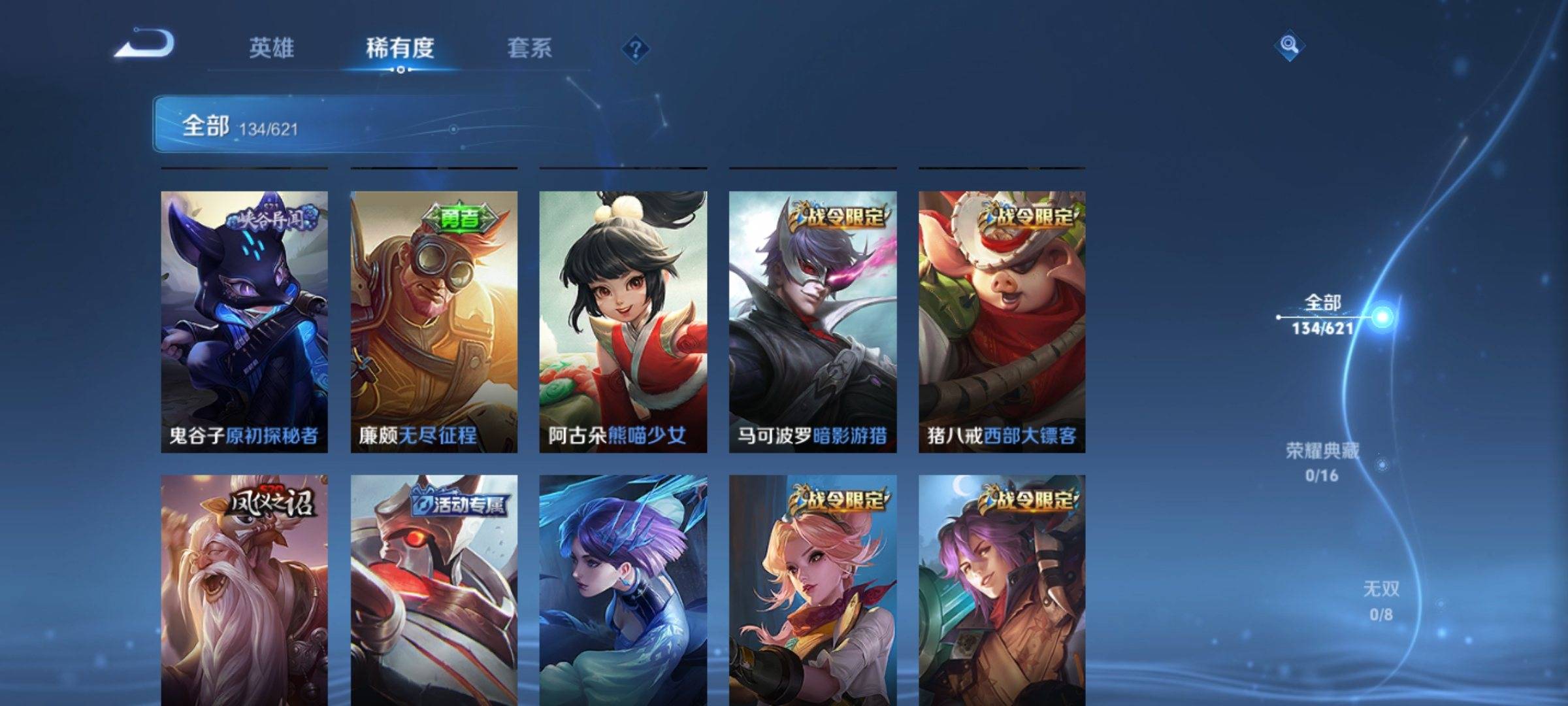Open the 套系 tab
This screenshot has width=1568, height=706.
pyautogui.click(x=529, y=48)
